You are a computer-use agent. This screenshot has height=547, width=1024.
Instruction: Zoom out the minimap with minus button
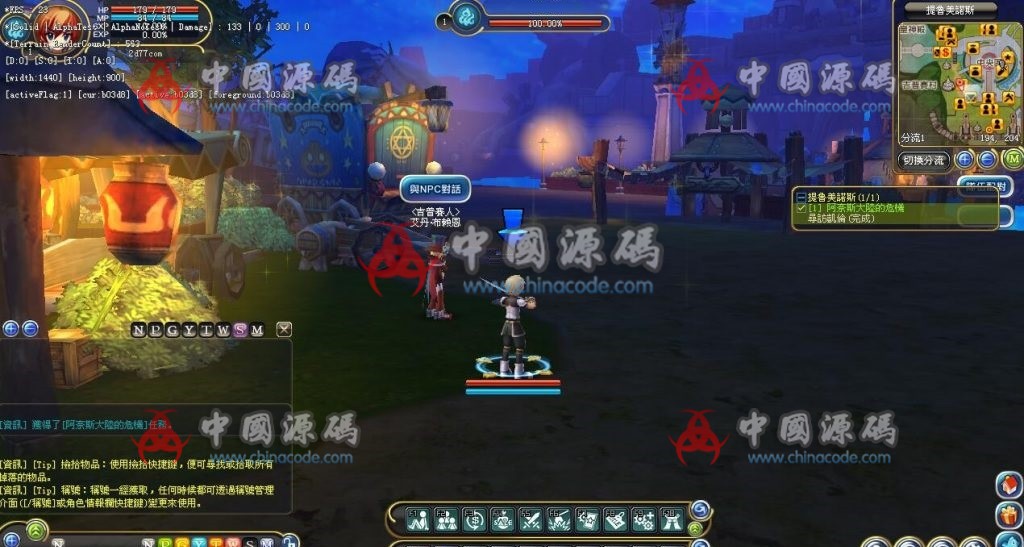tap(986, 159)
